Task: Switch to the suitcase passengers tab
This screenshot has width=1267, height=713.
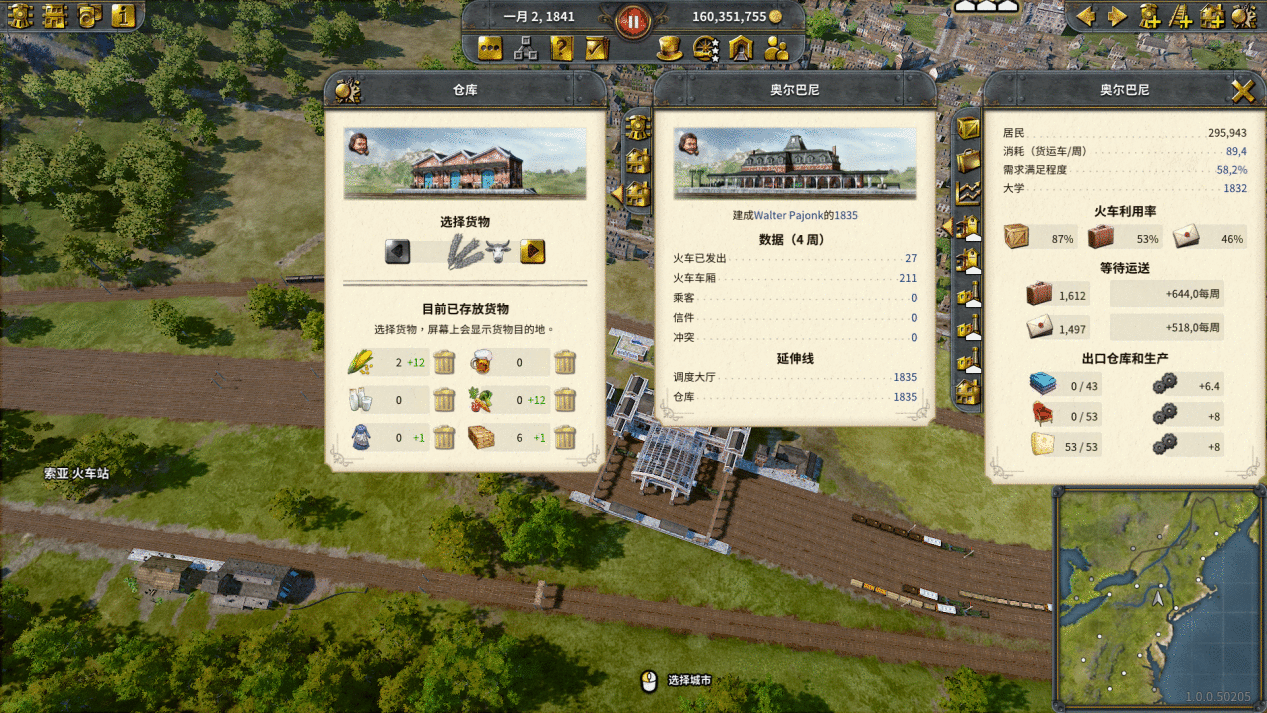Action: [968, 160]
